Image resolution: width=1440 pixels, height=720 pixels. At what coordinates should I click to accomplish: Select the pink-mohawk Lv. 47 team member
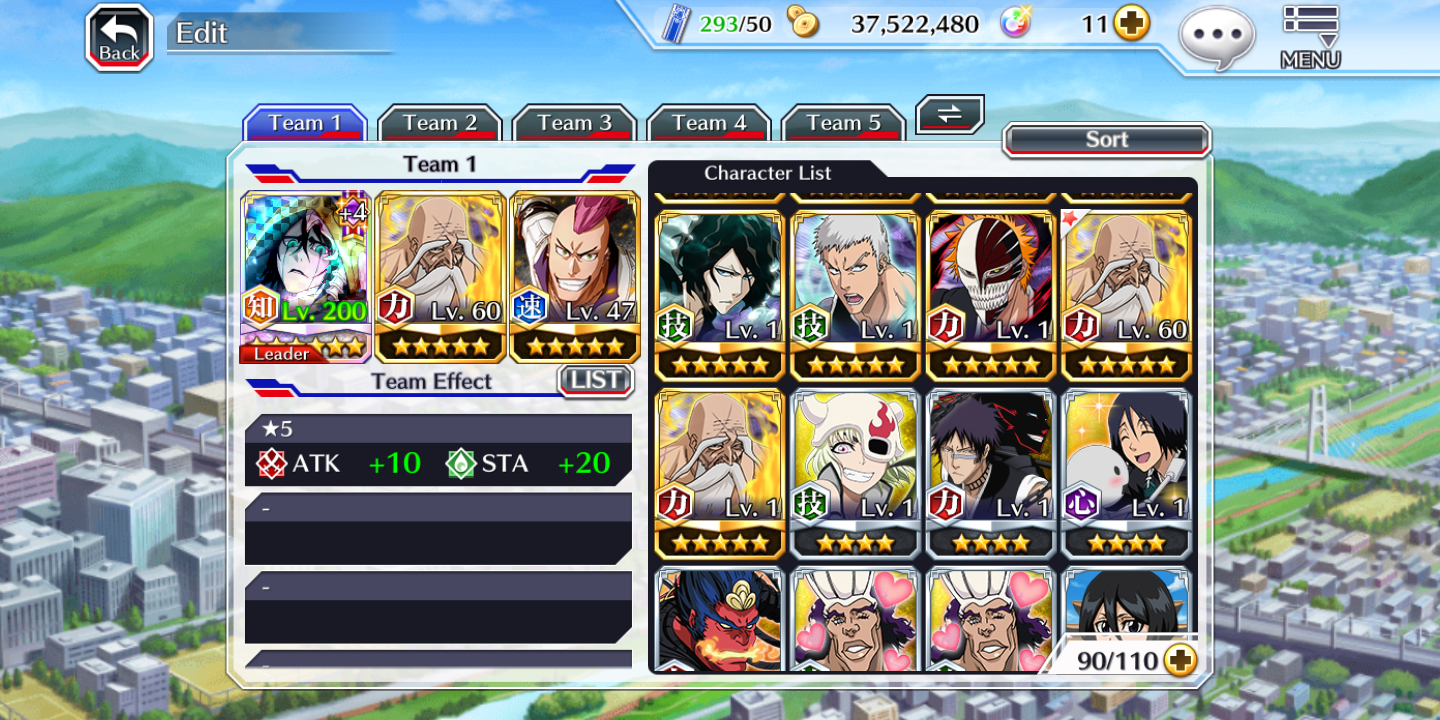point(575,276)
